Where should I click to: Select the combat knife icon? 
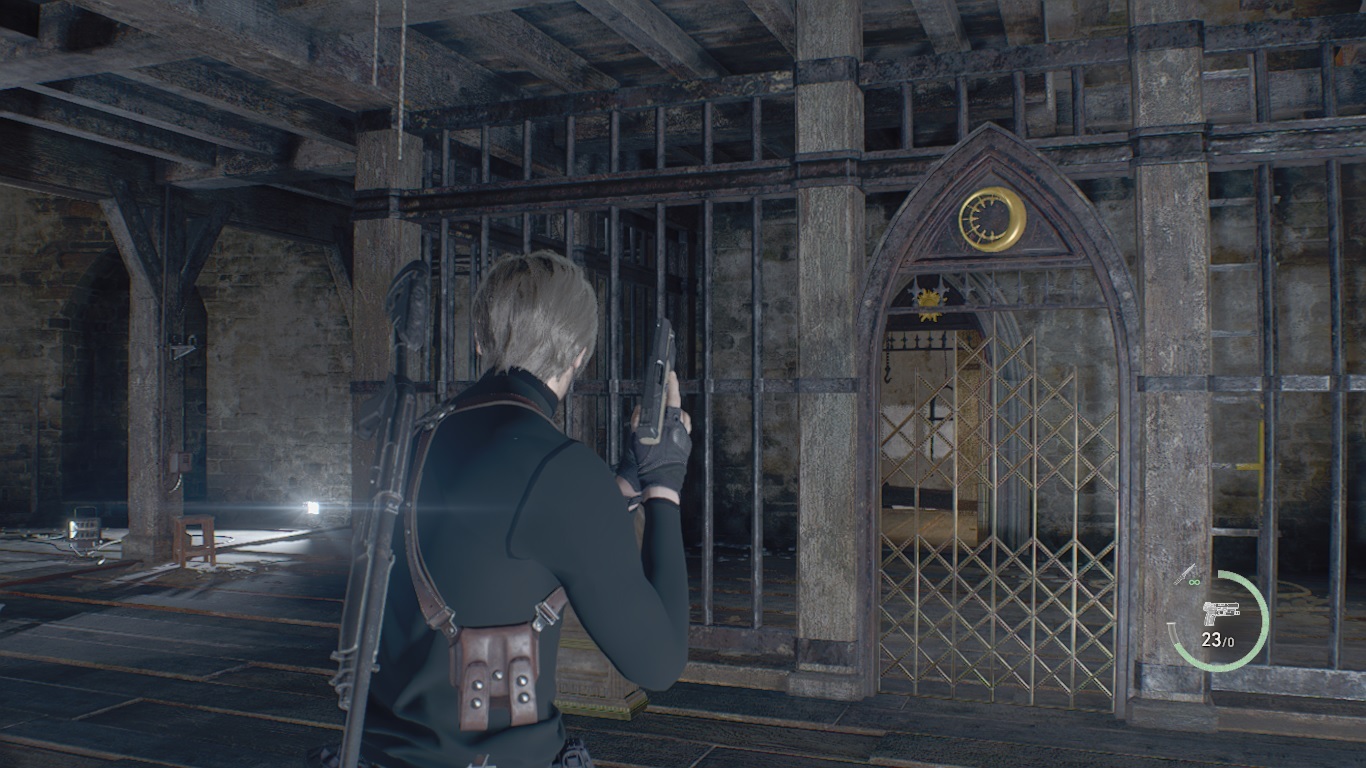(x=1185, y=573)
